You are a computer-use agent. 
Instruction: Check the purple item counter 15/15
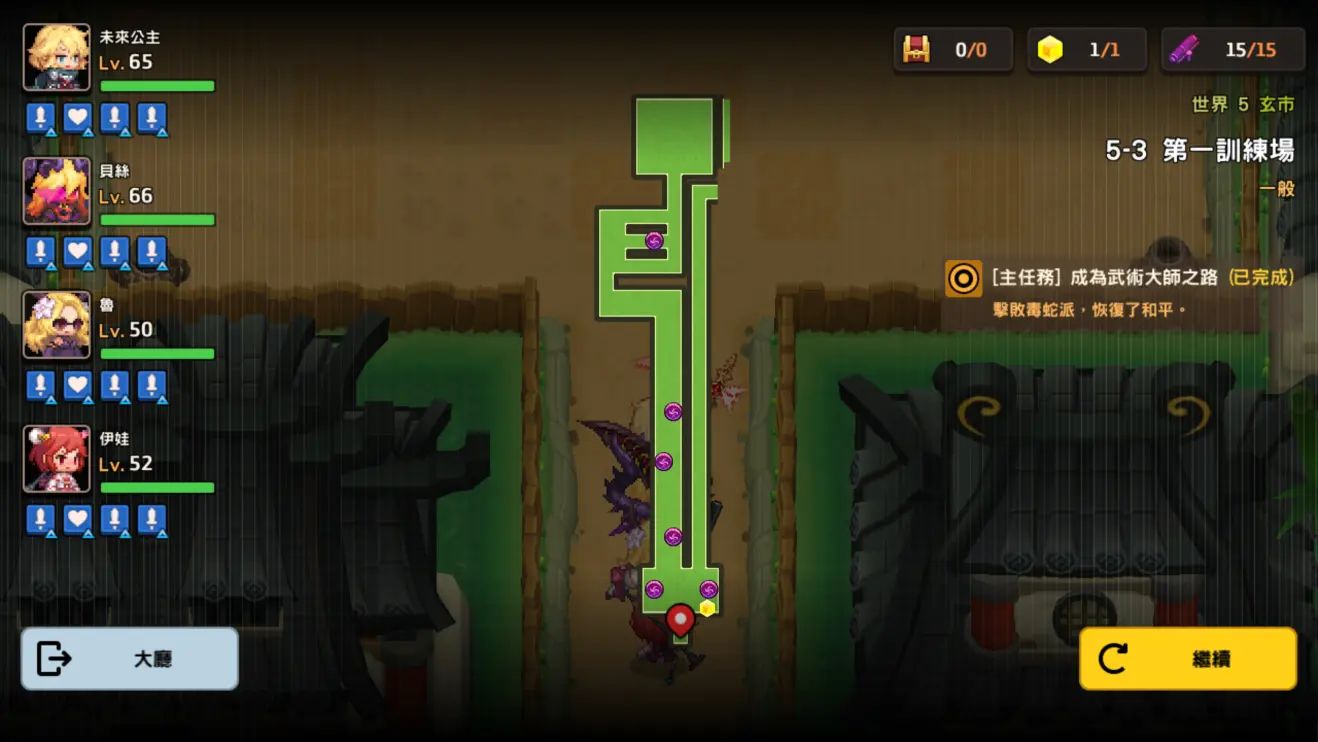click(x=1232, y=50)
